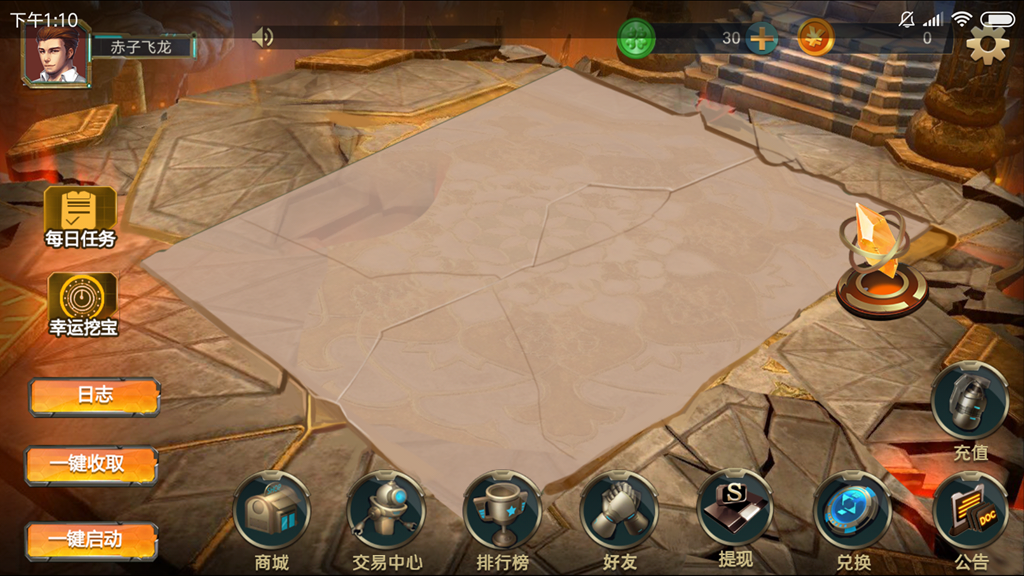Open 交易中心 trading center
1024x576 pixels.
pyautogui.click(x=387, y=512)
